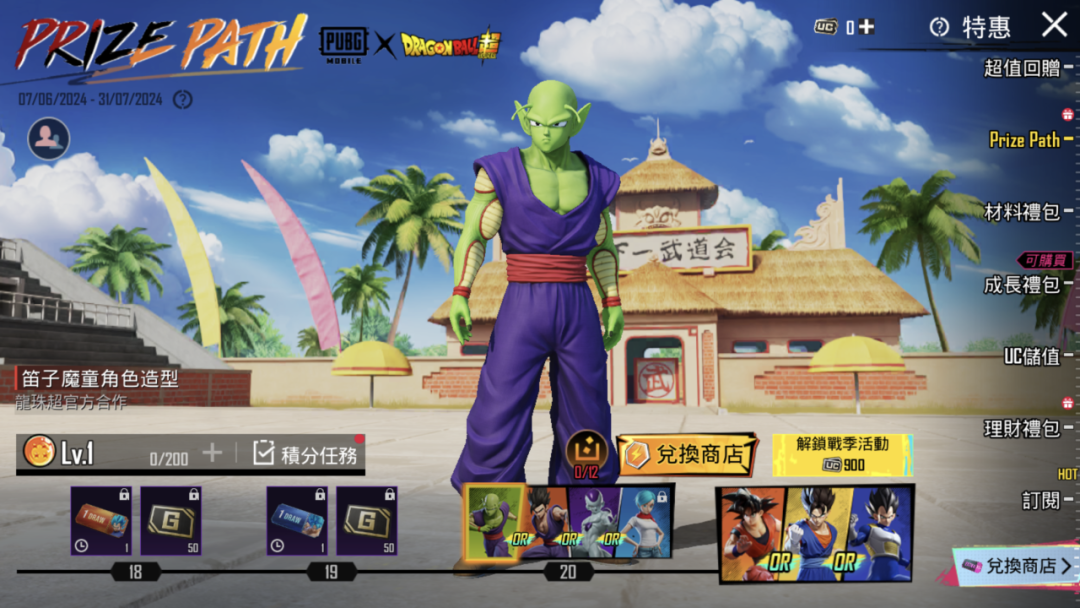Click the round player profile icon
This screenshot has height=608, width=1080.
(x=48, y=139)
